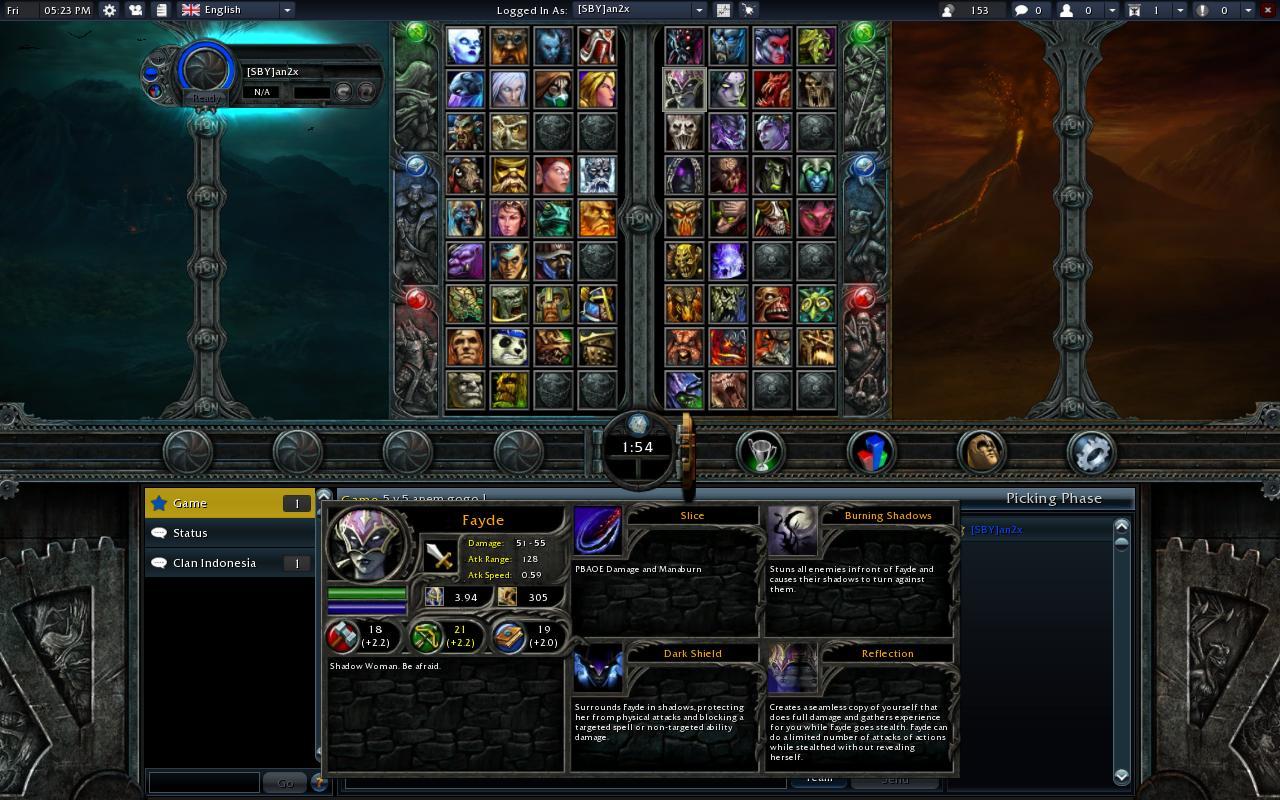
Task: Inspect the Burning Shadows ability icon
Action: click(x=792, y=528)
